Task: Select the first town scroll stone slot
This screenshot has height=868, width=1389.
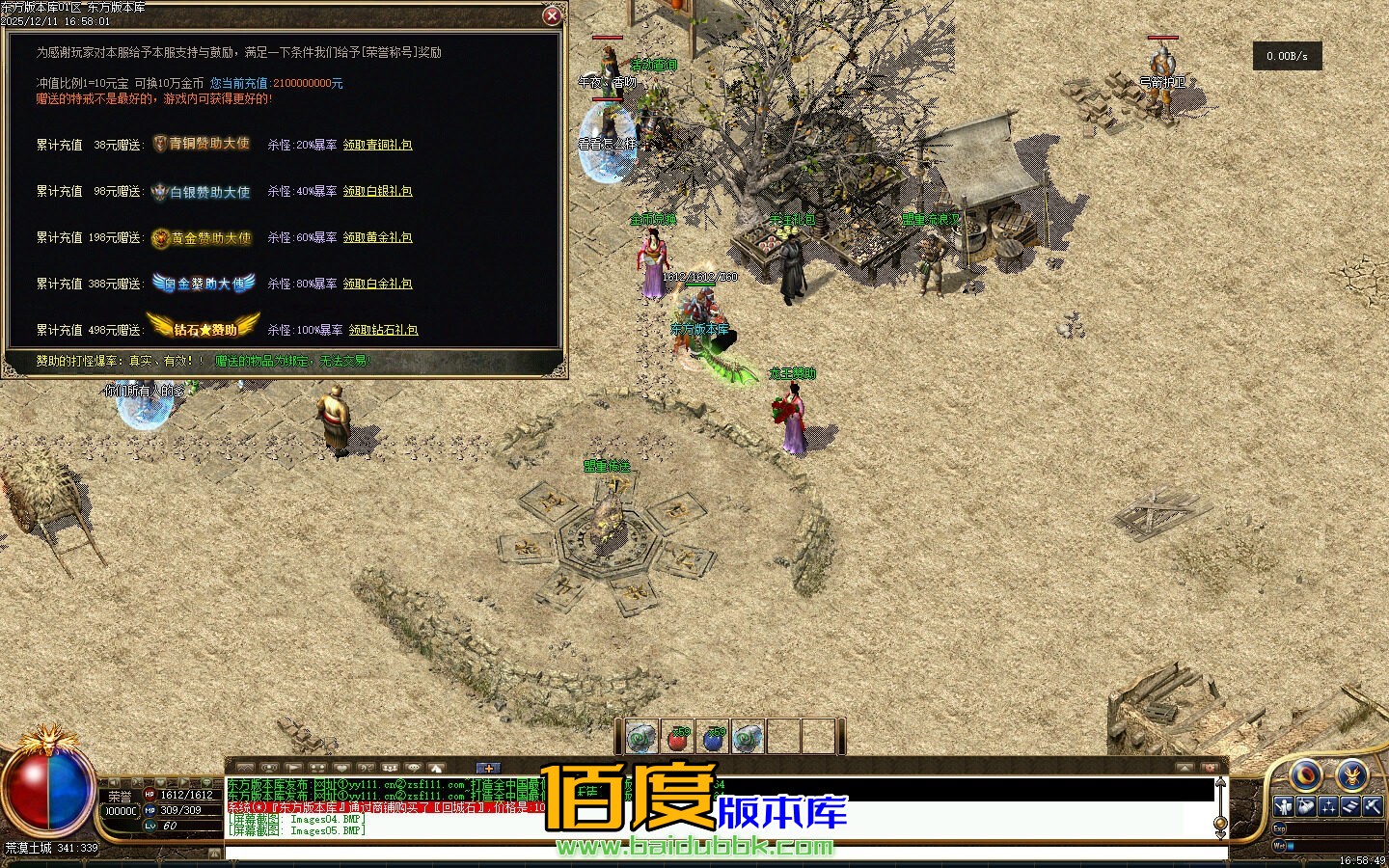Action: pos(641,738)
